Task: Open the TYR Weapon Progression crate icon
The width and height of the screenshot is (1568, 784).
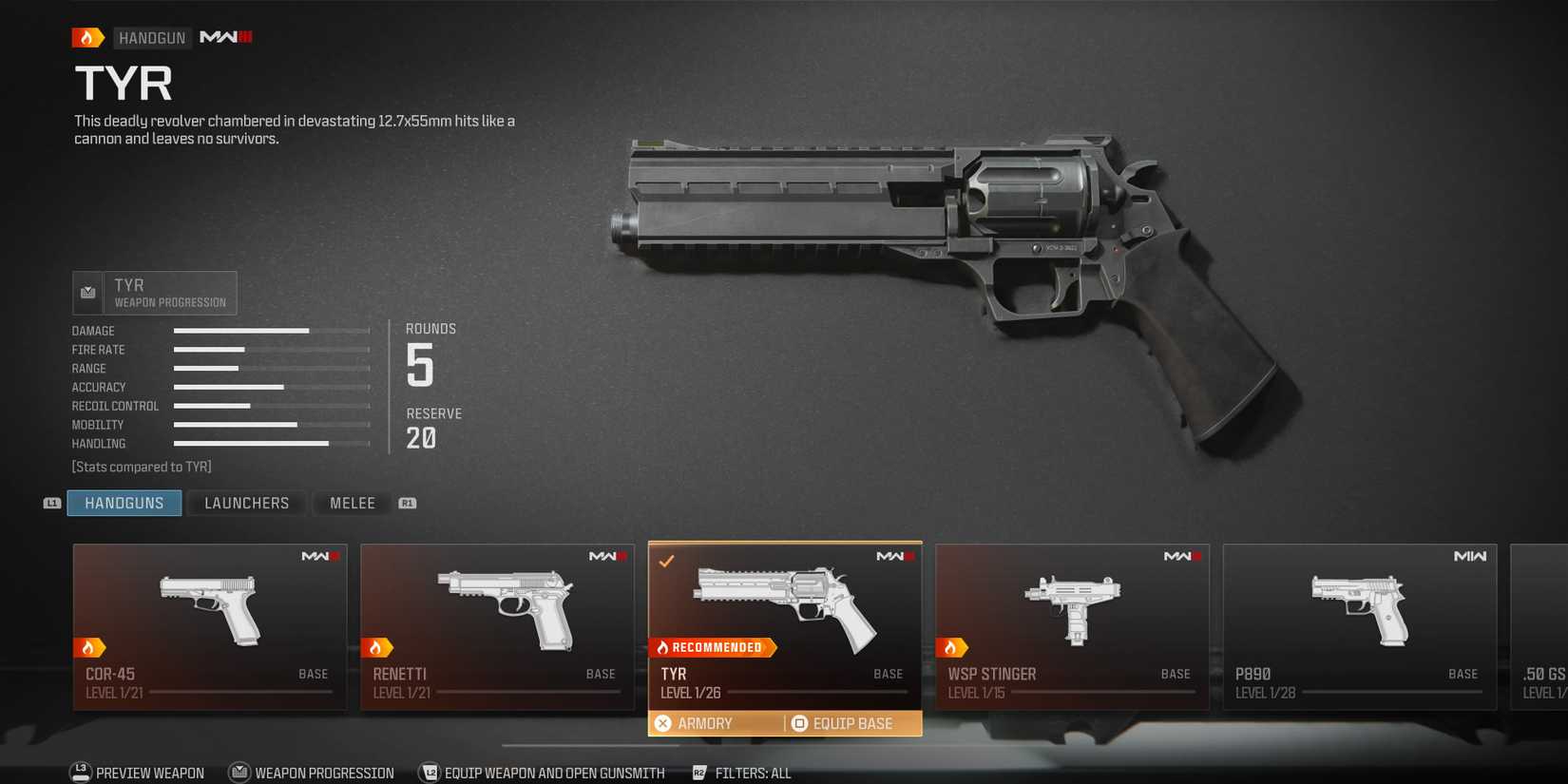Action: point(87,292)
